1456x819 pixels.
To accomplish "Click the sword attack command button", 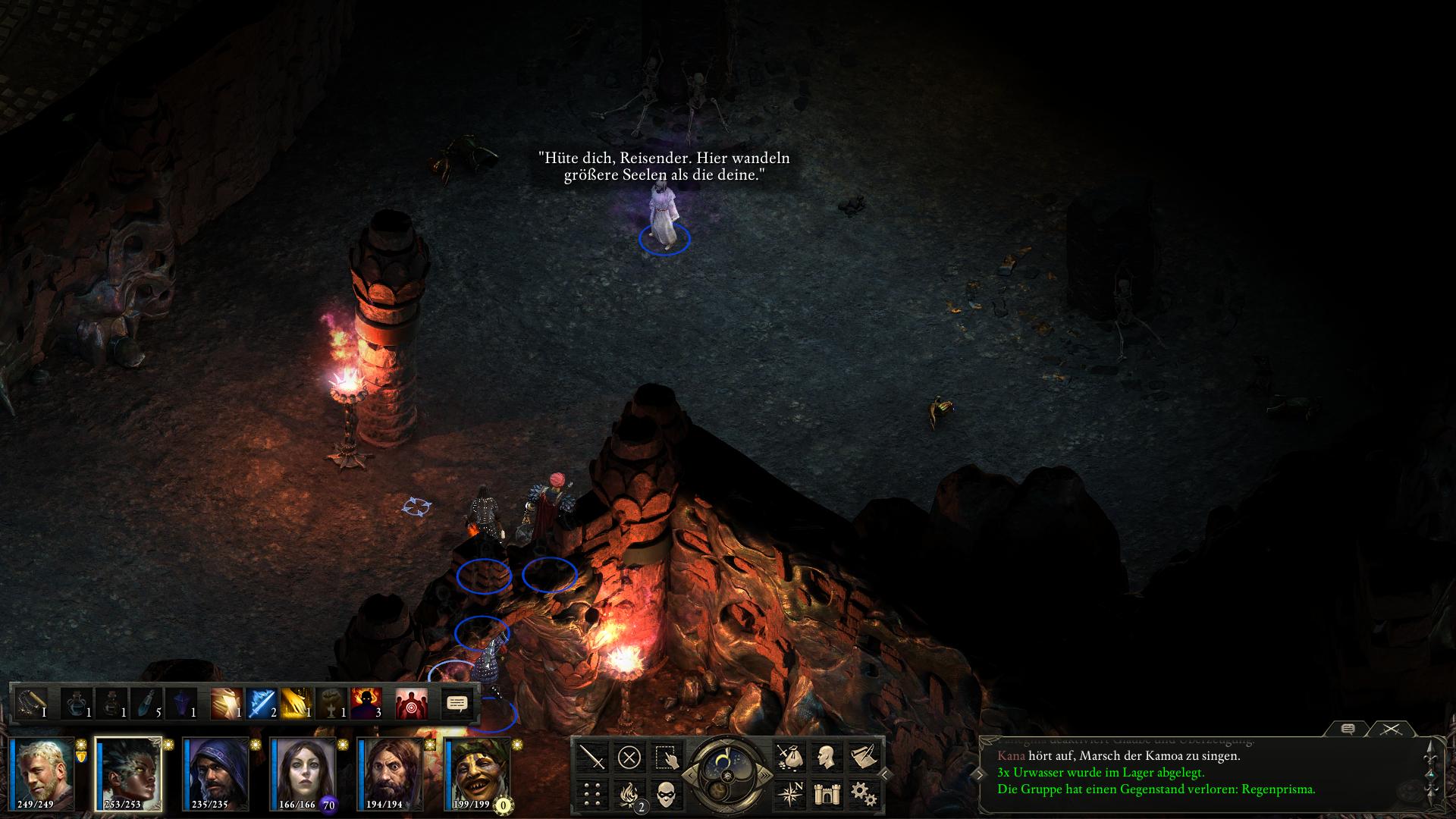I will coord(592,757).
